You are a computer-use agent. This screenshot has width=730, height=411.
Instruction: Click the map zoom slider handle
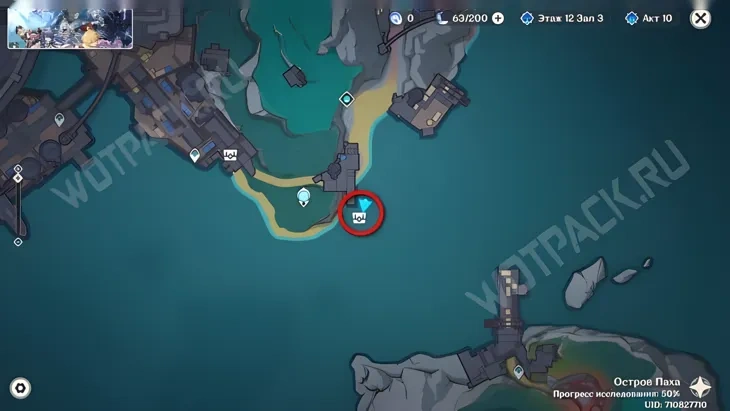[x=18, y=180]
